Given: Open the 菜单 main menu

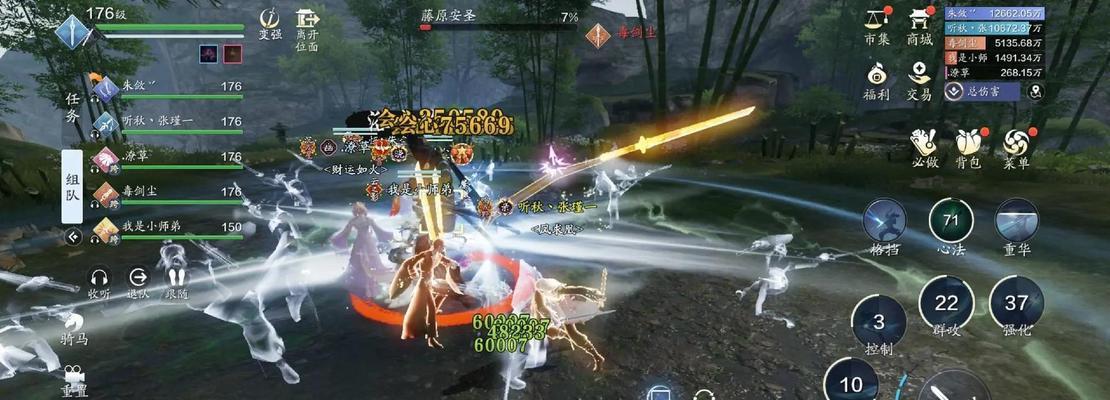Looking at the screenshot, I should click(1016, 146).
